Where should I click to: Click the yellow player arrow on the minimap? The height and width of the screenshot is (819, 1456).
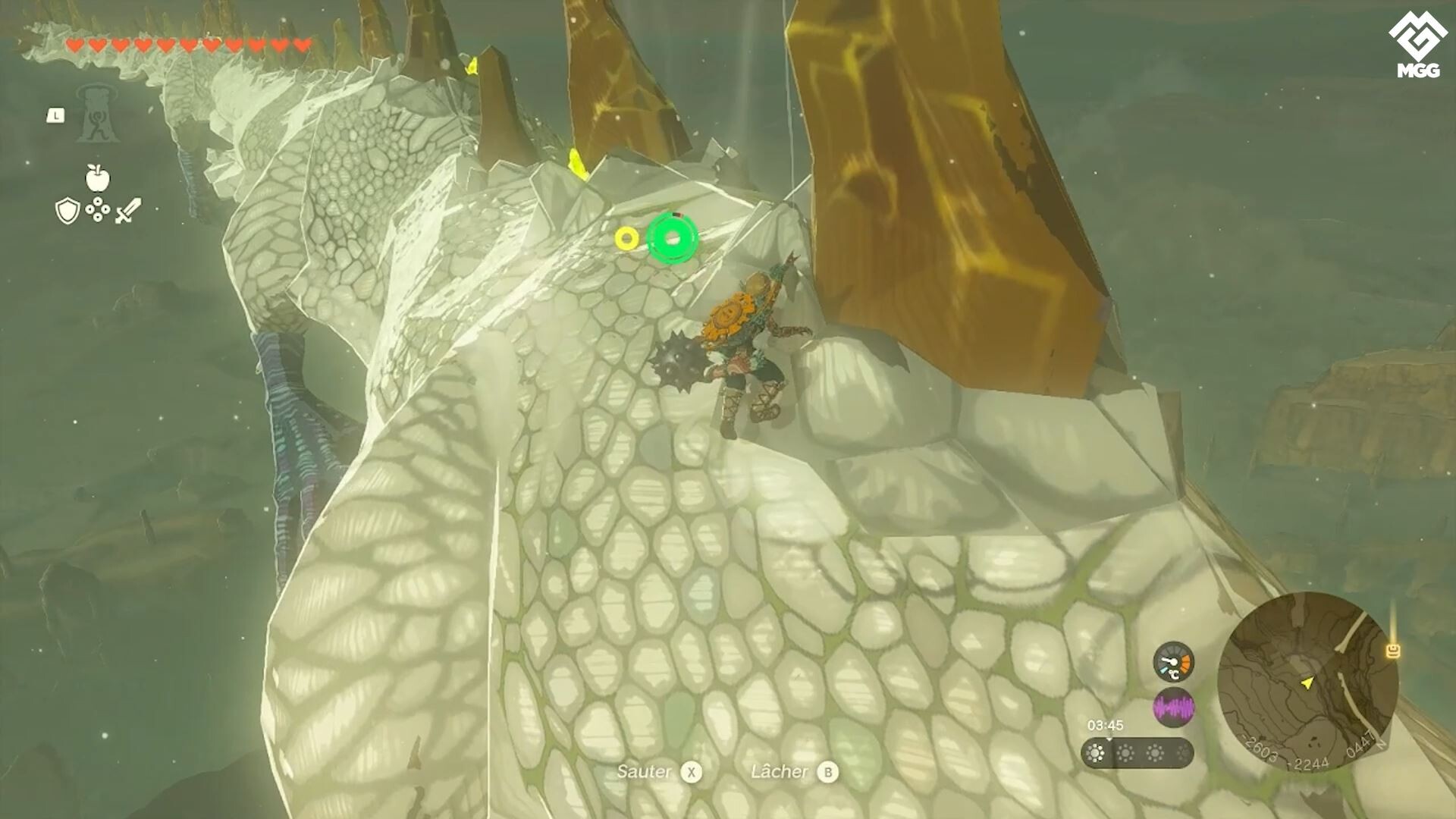click(1307, 682)
